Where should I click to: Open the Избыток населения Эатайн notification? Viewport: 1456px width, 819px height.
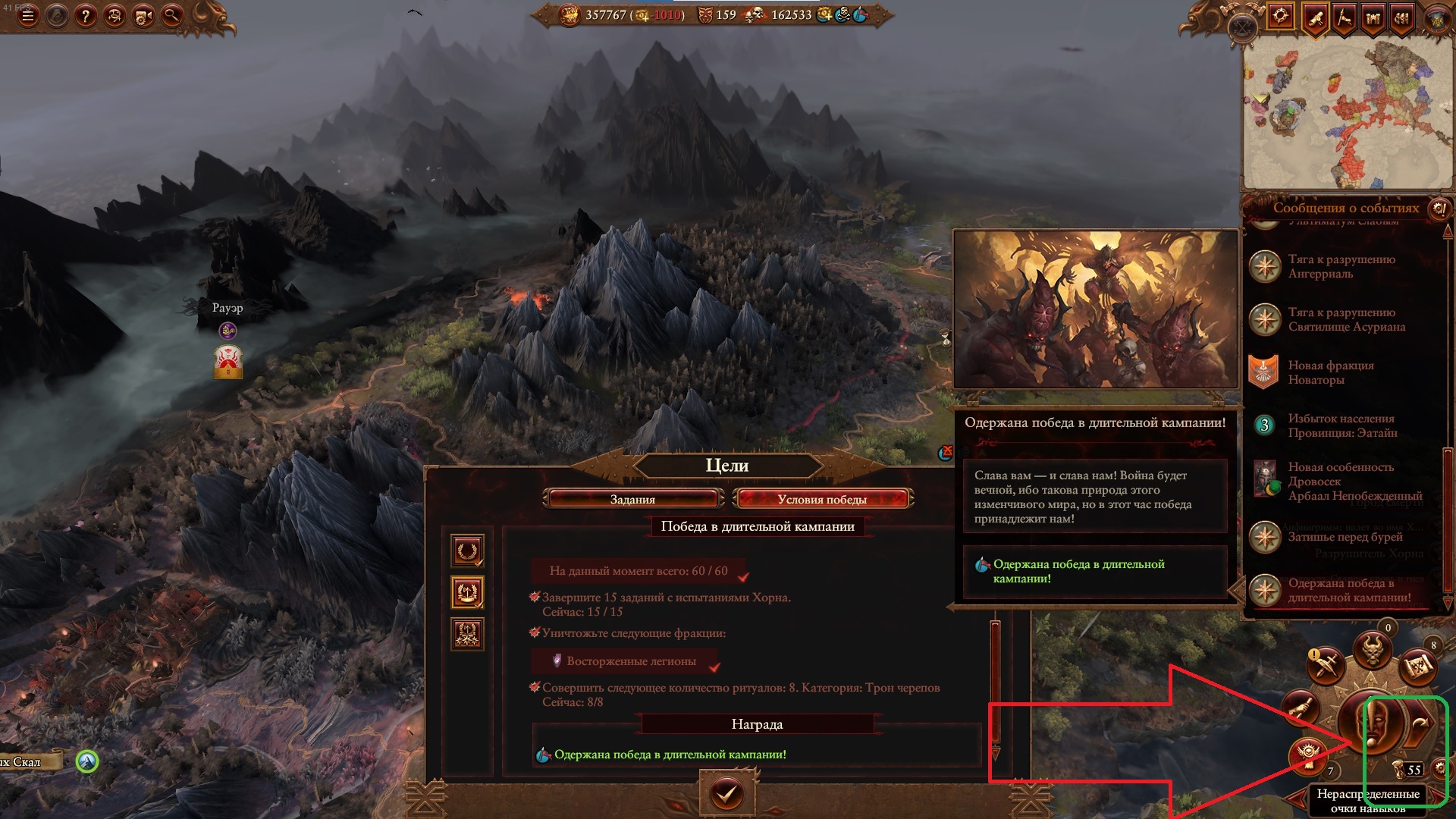(1341, 425)
